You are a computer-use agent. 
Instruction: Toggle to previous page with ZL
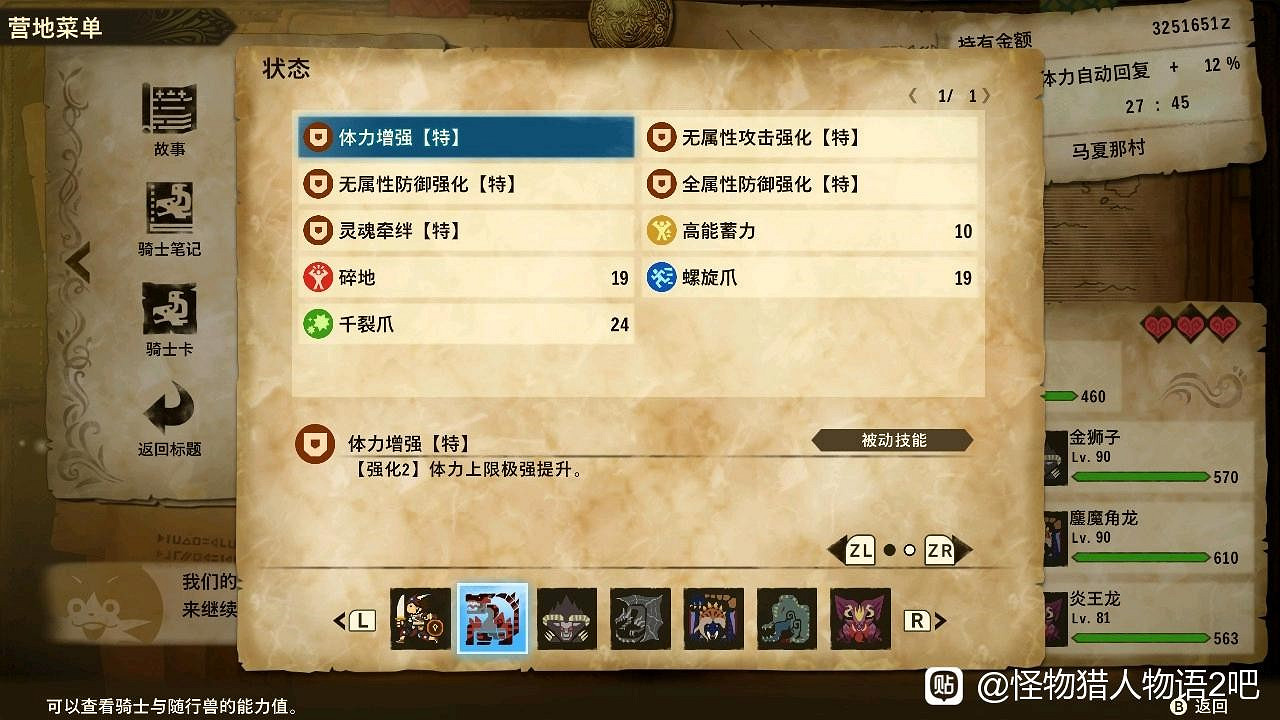[x=858, y=549]
